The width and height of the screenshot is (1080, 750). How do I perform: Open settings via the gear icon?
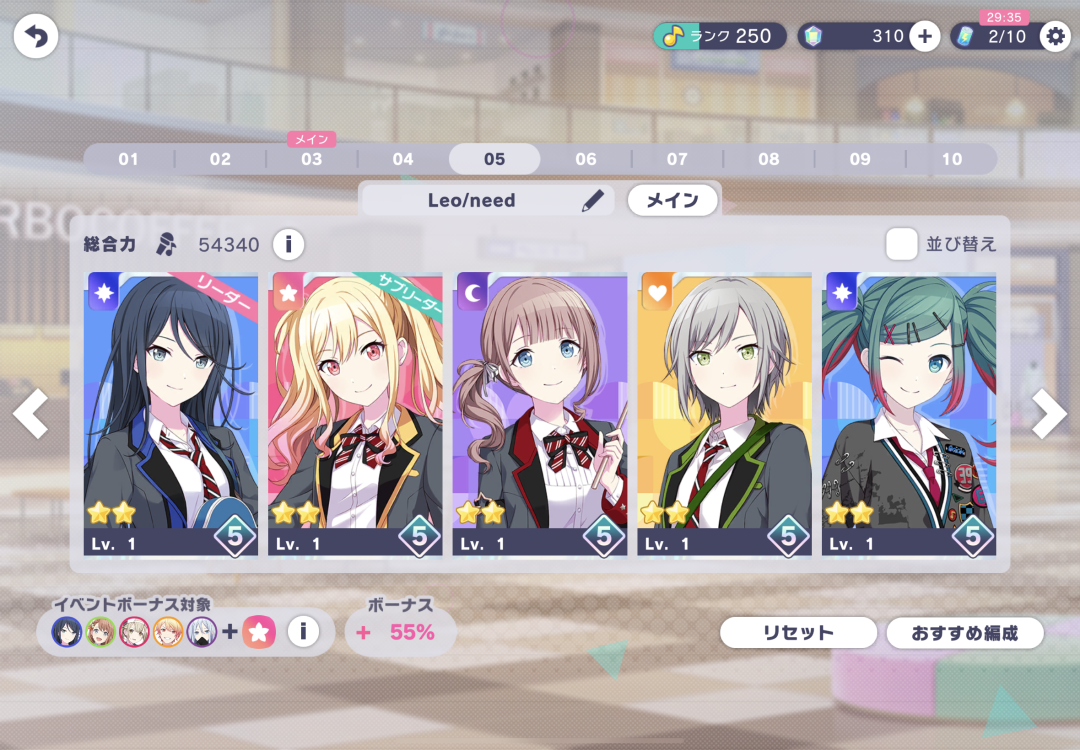(x=1055, y=37)
